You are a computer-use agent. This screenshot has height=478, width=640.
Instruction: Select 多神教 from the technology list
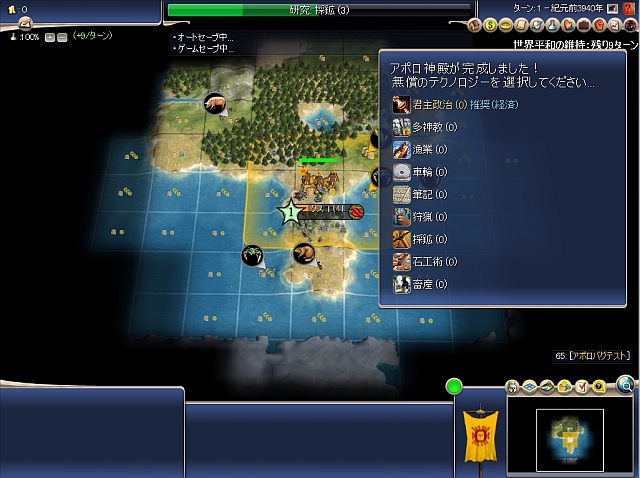(429, 127)
